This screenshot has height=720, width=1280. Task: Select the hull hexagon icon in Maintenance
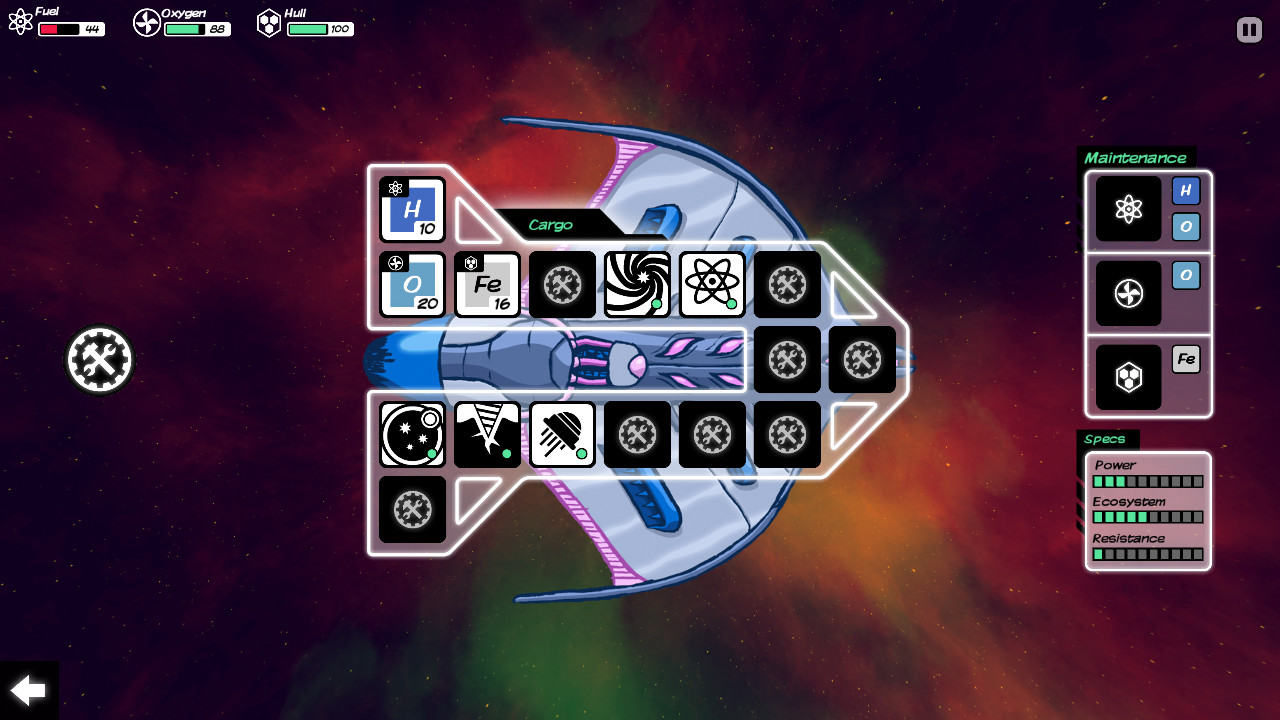[1128, 376]
